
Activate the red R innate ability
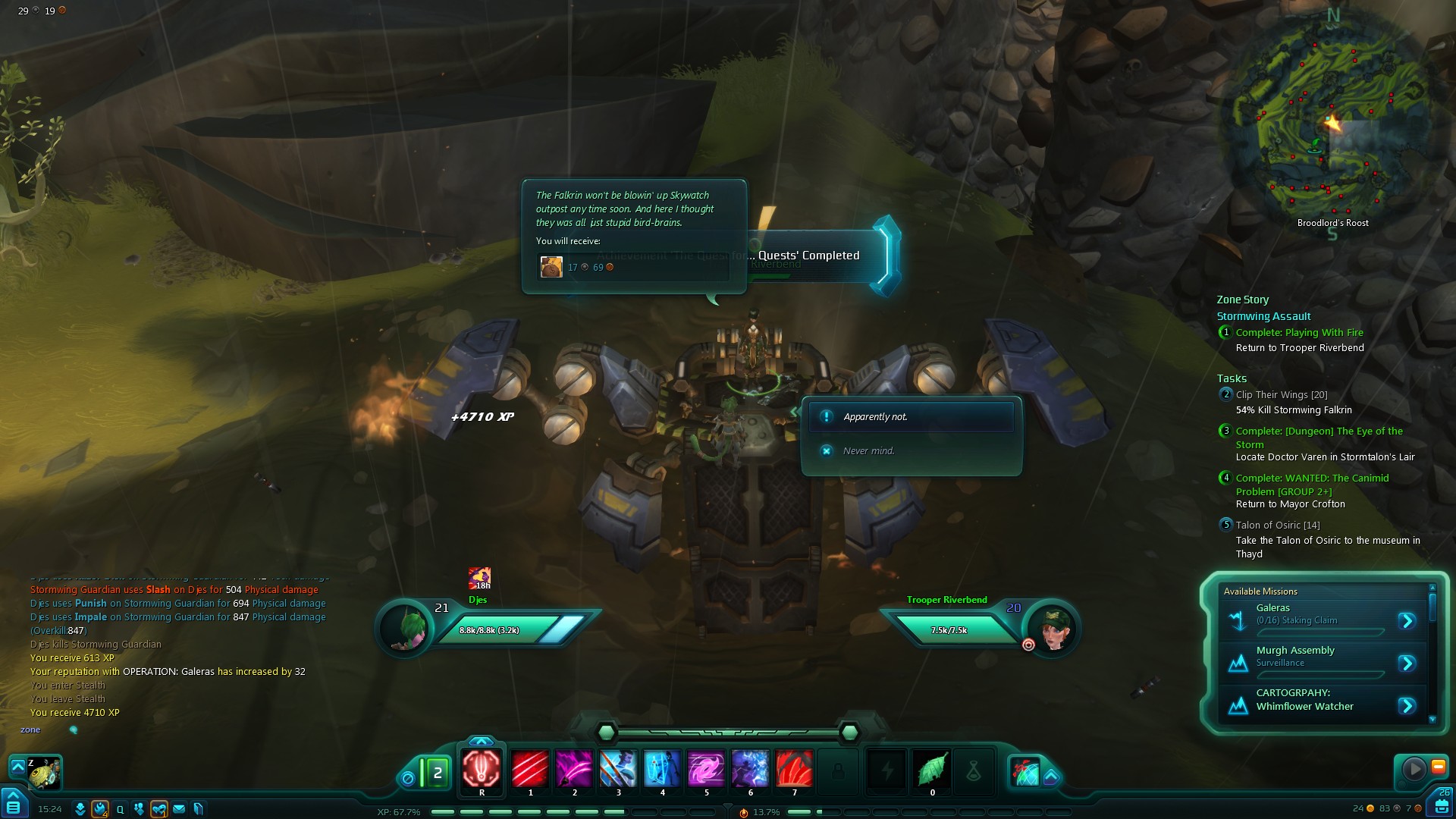pyautogui.click(x=482, y=769)
